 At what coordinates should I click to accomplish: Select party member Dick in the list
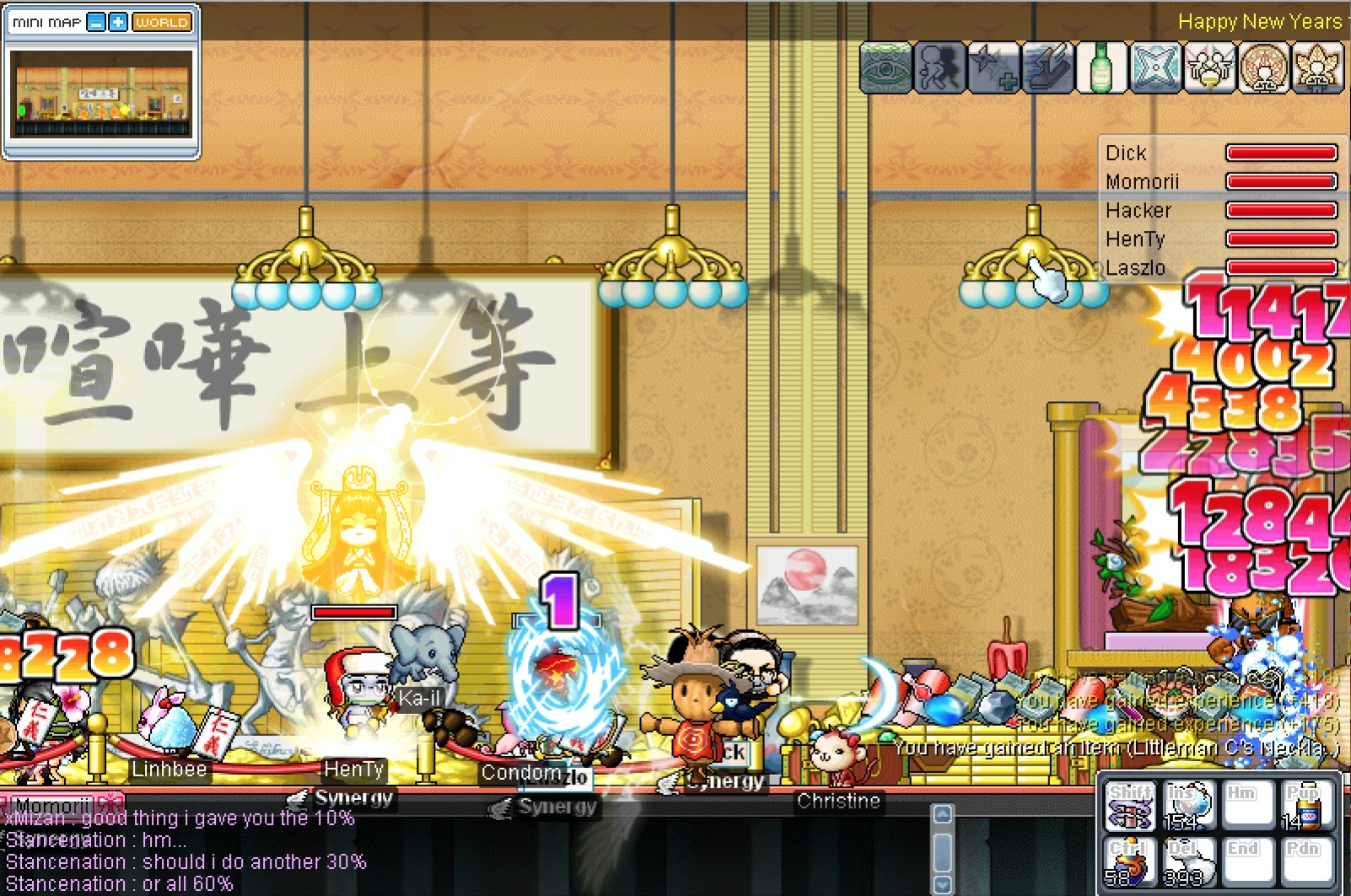point(1126,153)
